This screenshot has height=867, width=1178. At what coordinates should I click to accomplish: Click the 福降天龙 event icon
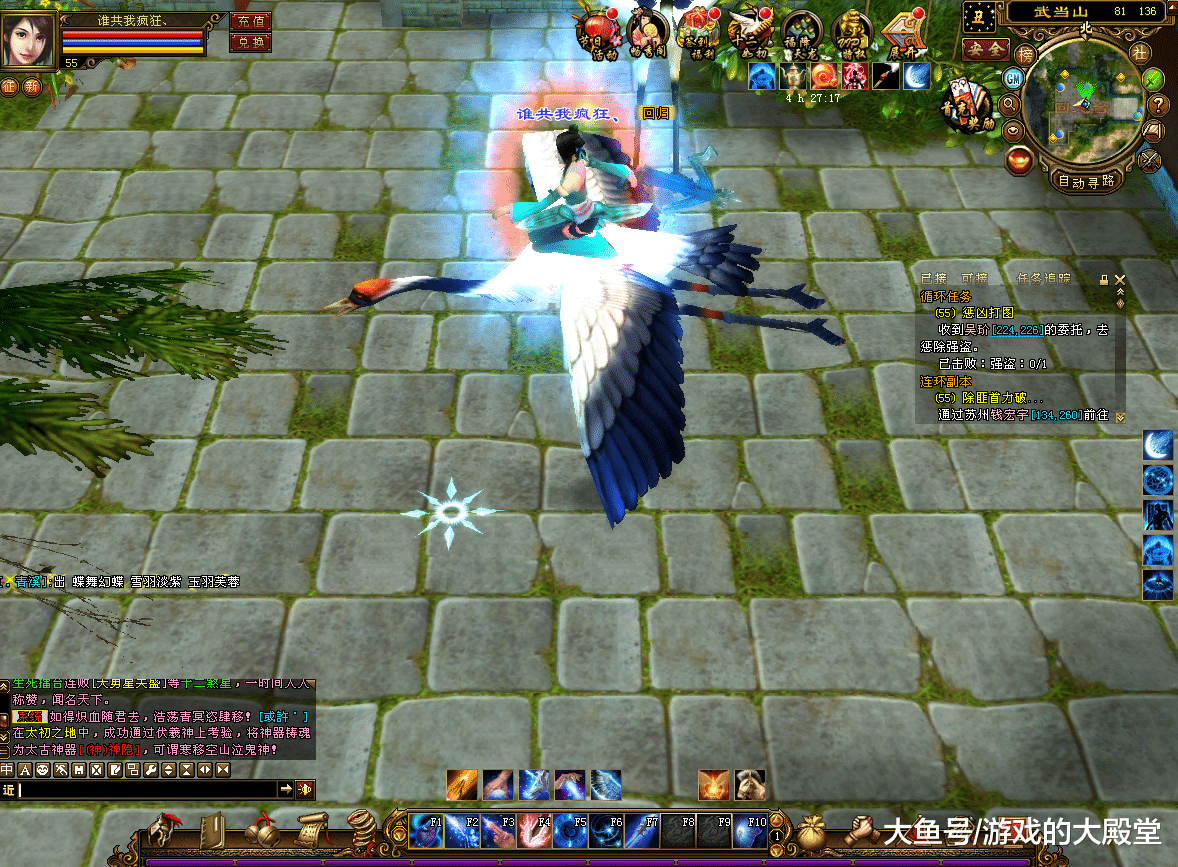point(801,36)
